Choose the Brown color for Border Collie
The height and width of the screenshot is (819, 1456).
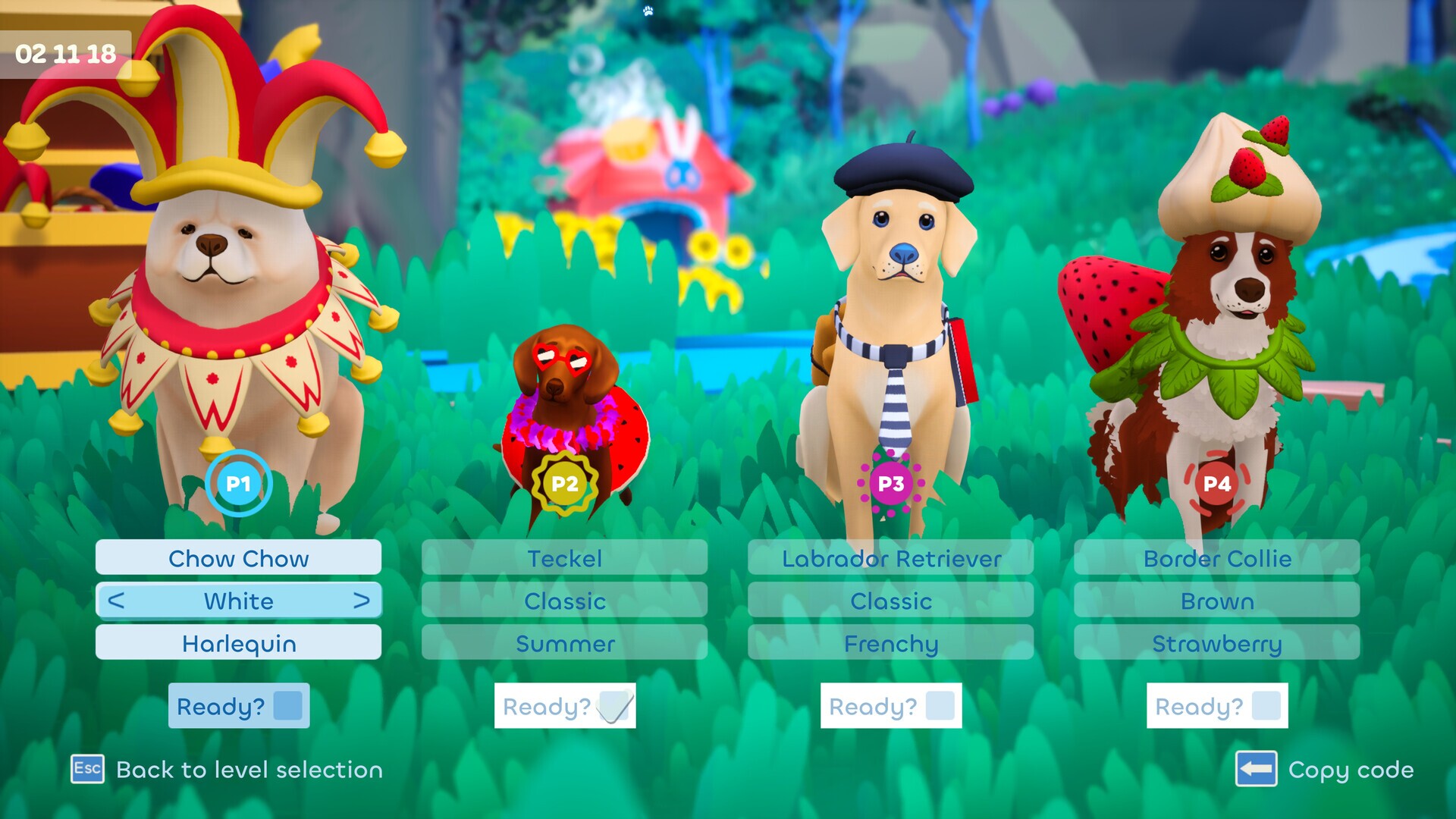1216,601
